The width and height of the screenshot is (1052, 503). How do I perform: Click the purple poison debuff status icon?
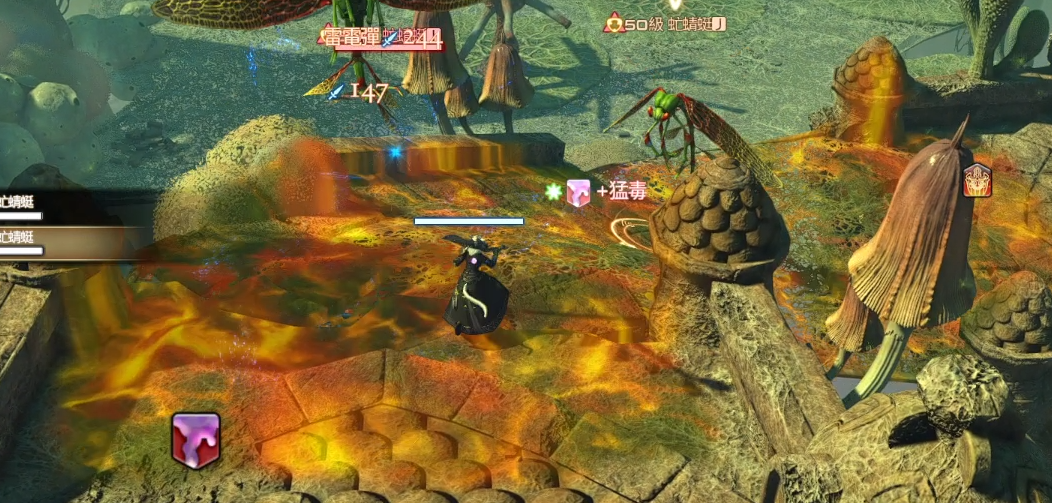195,440
